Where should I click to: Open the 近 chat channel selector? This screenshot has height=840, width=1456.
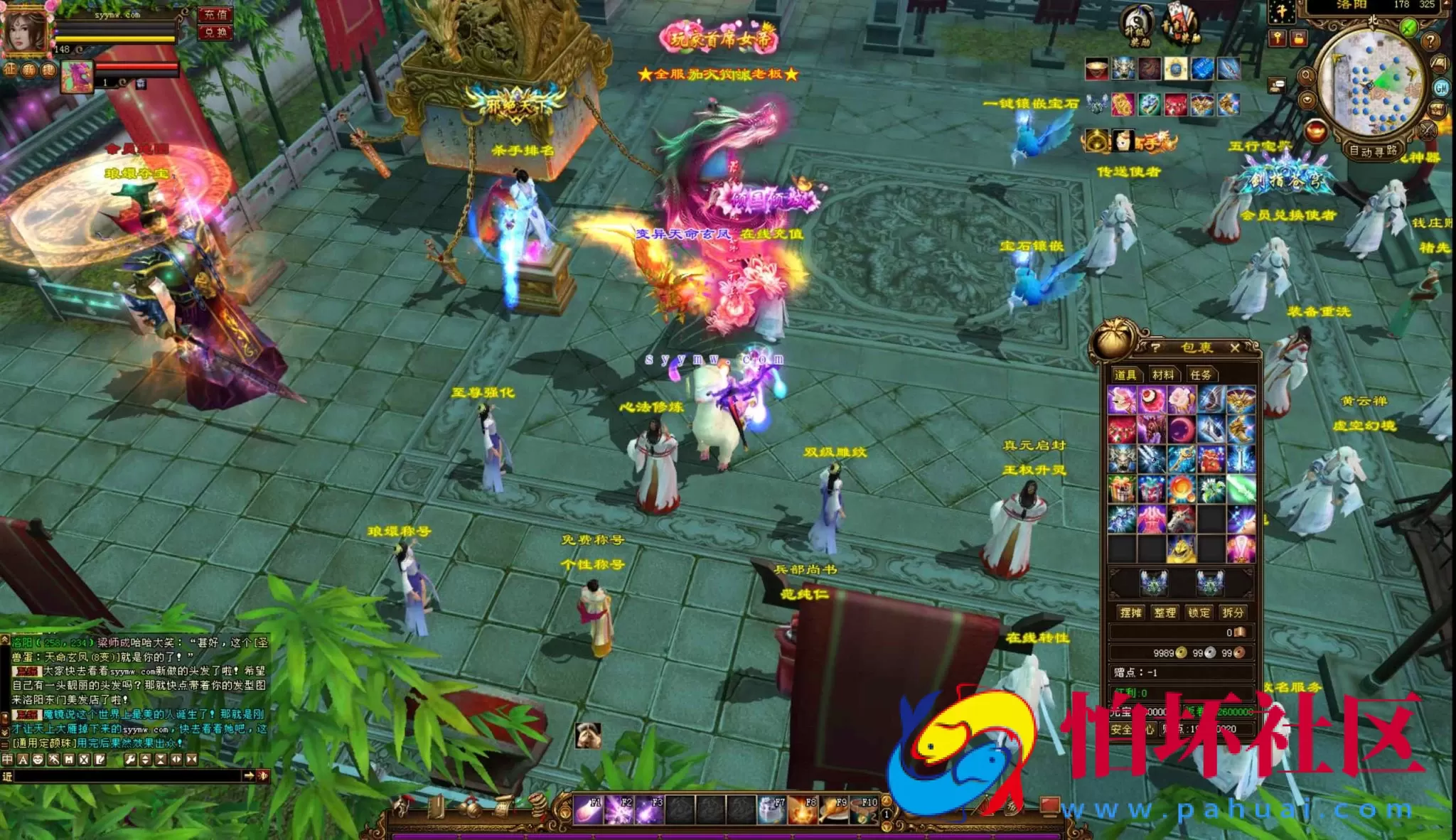pos(8,776)
